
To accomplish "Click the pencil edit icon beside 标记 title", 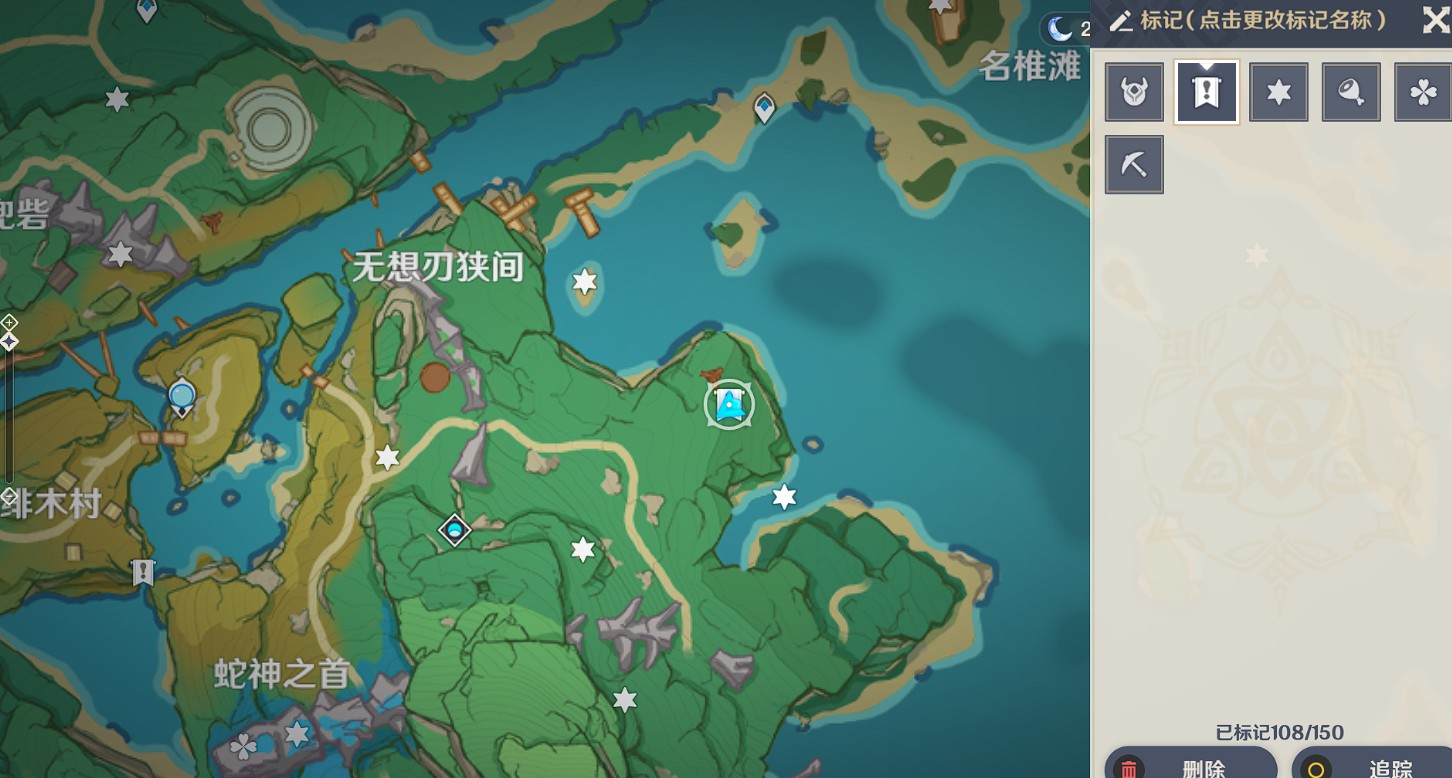I will tap(1121, 21).
